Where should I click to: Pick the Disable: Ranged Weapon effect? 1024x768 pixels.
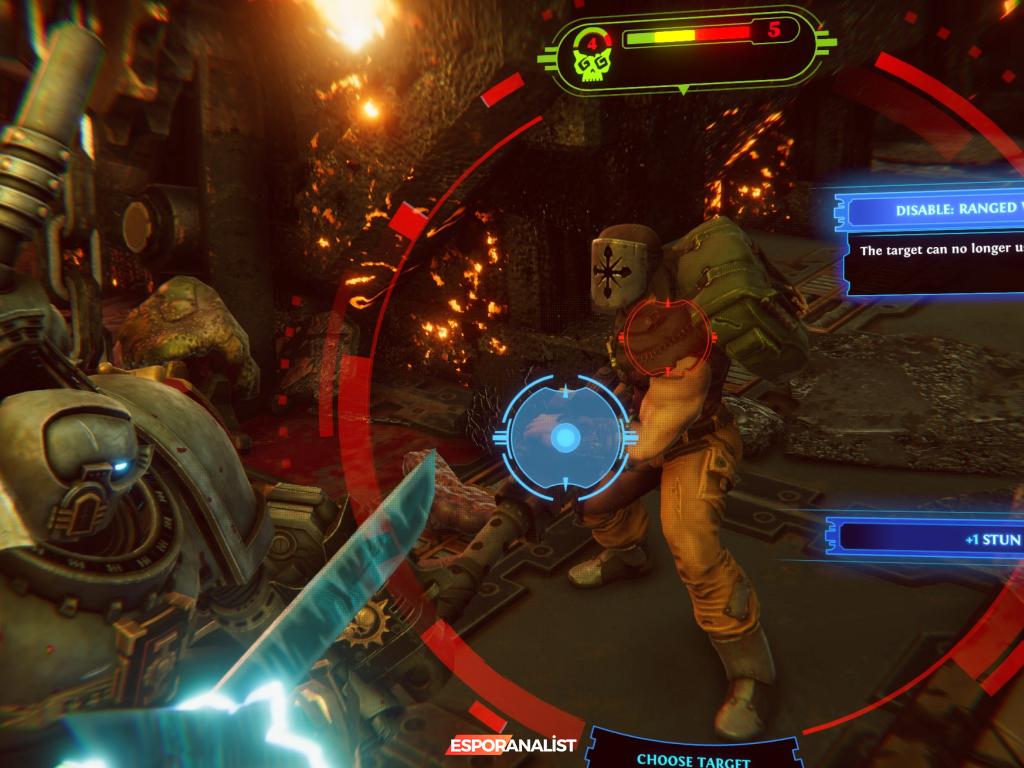pyautogui.click(x=937, y=211)
